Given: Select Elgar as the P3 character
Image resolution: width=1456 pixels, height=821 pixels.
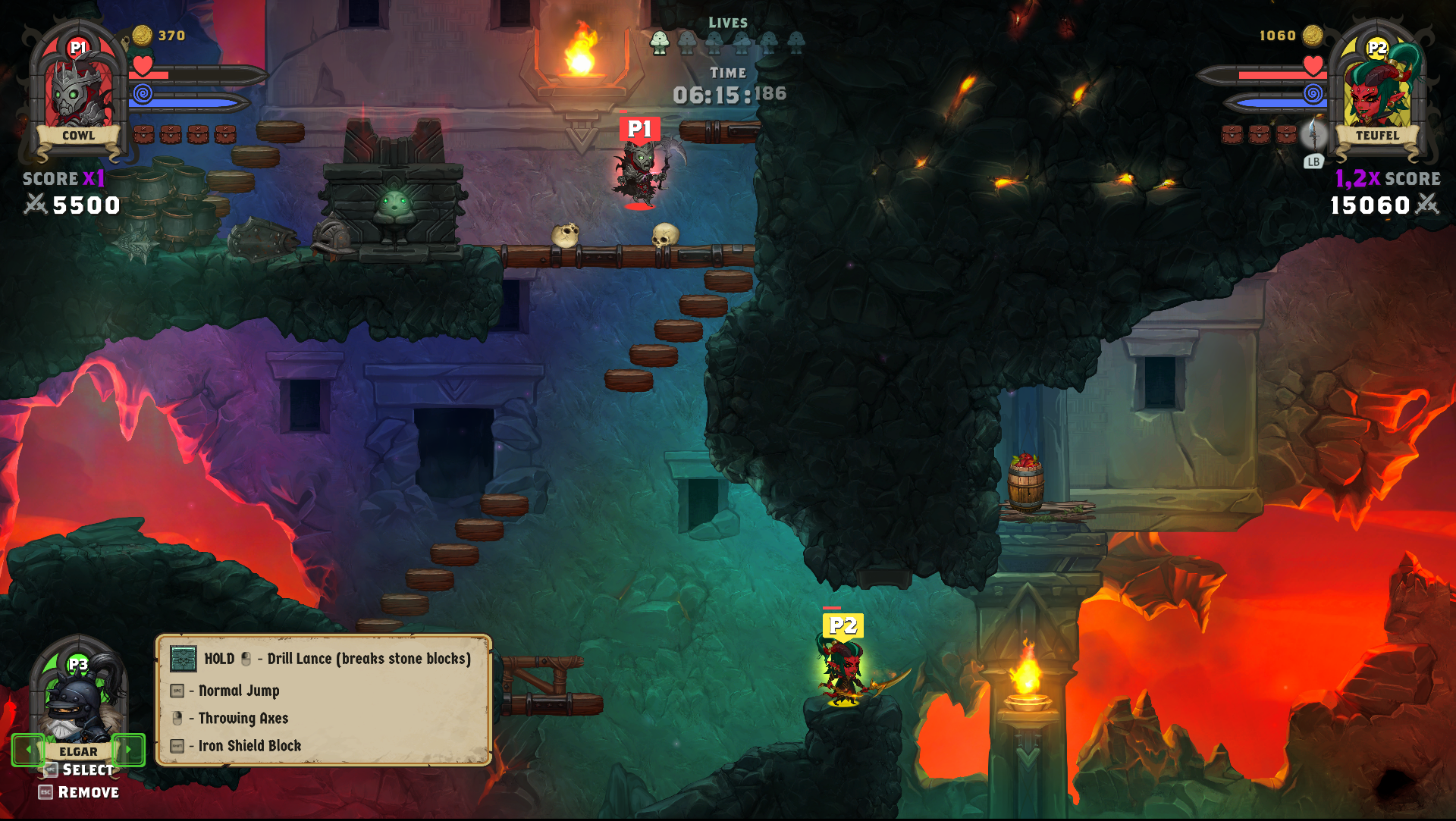Looking at the screenshot, I should pyautogui.click(x=79, y=770).
